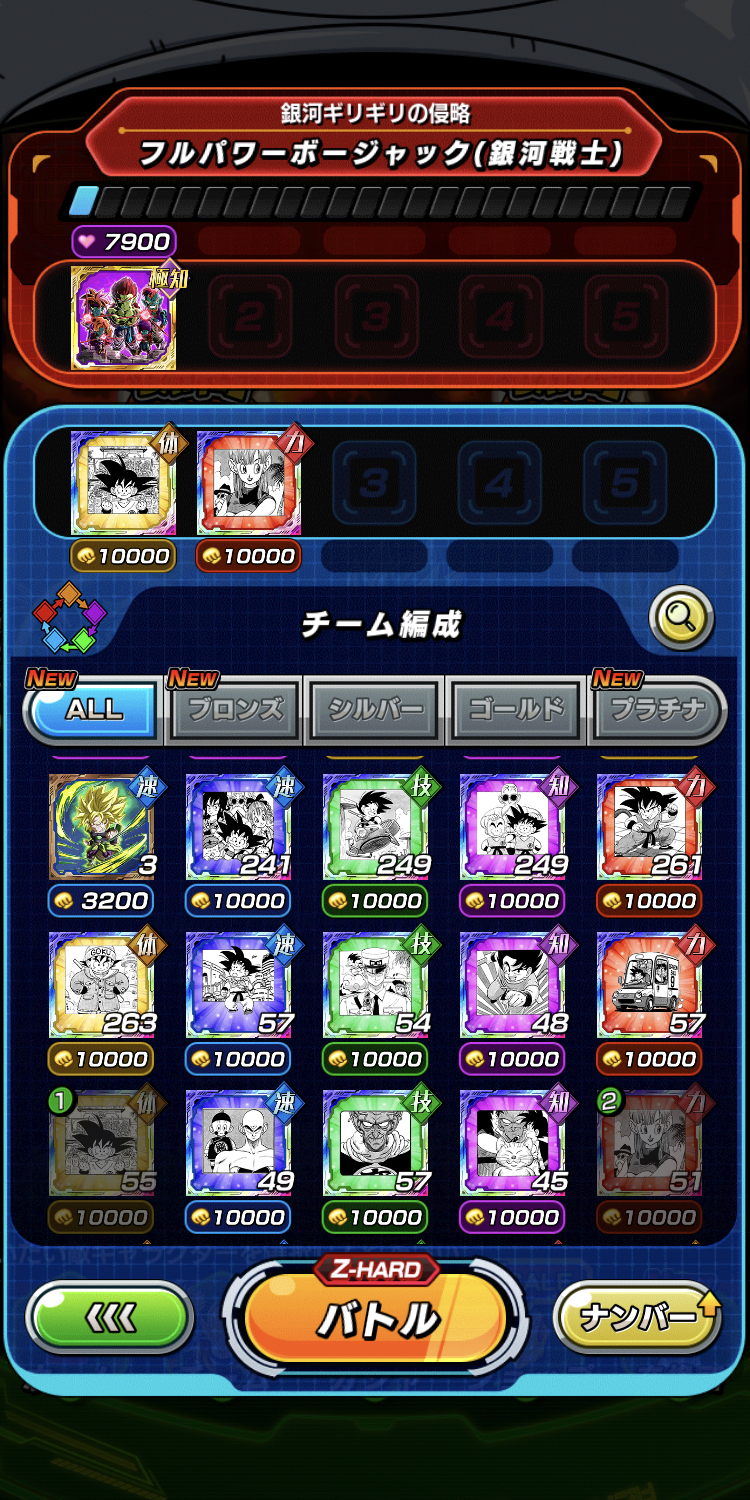
Task: Choose the blue card numbered 241
Action: pyautogui.click(x=237, y=827)
